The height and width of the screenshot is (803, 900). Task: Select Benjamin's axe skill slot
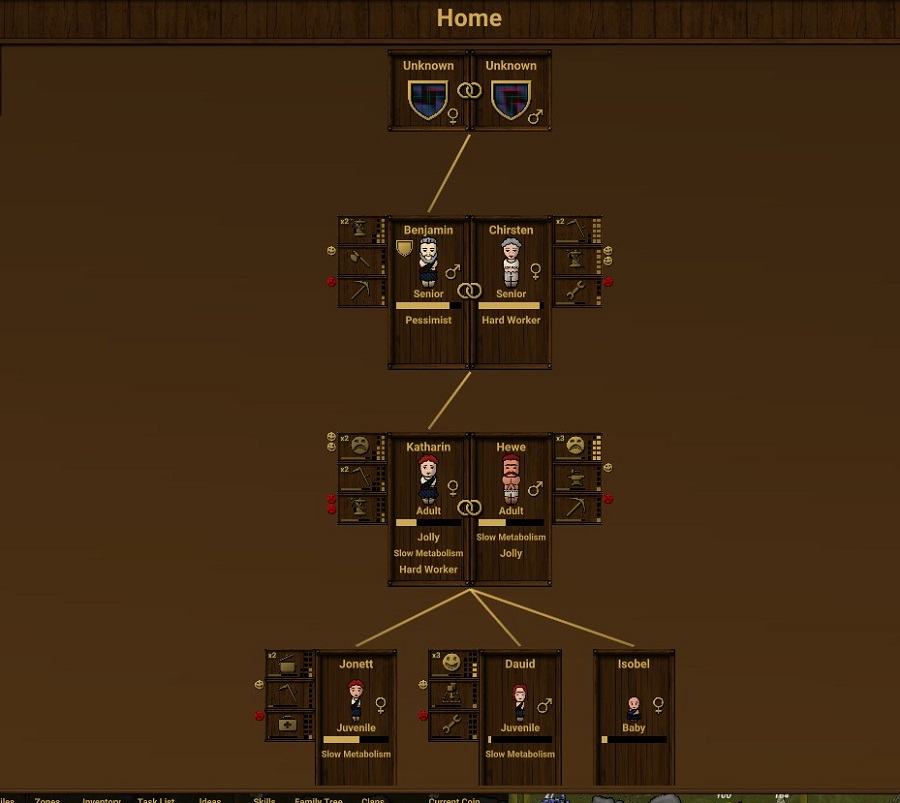(x=360, y=261)
